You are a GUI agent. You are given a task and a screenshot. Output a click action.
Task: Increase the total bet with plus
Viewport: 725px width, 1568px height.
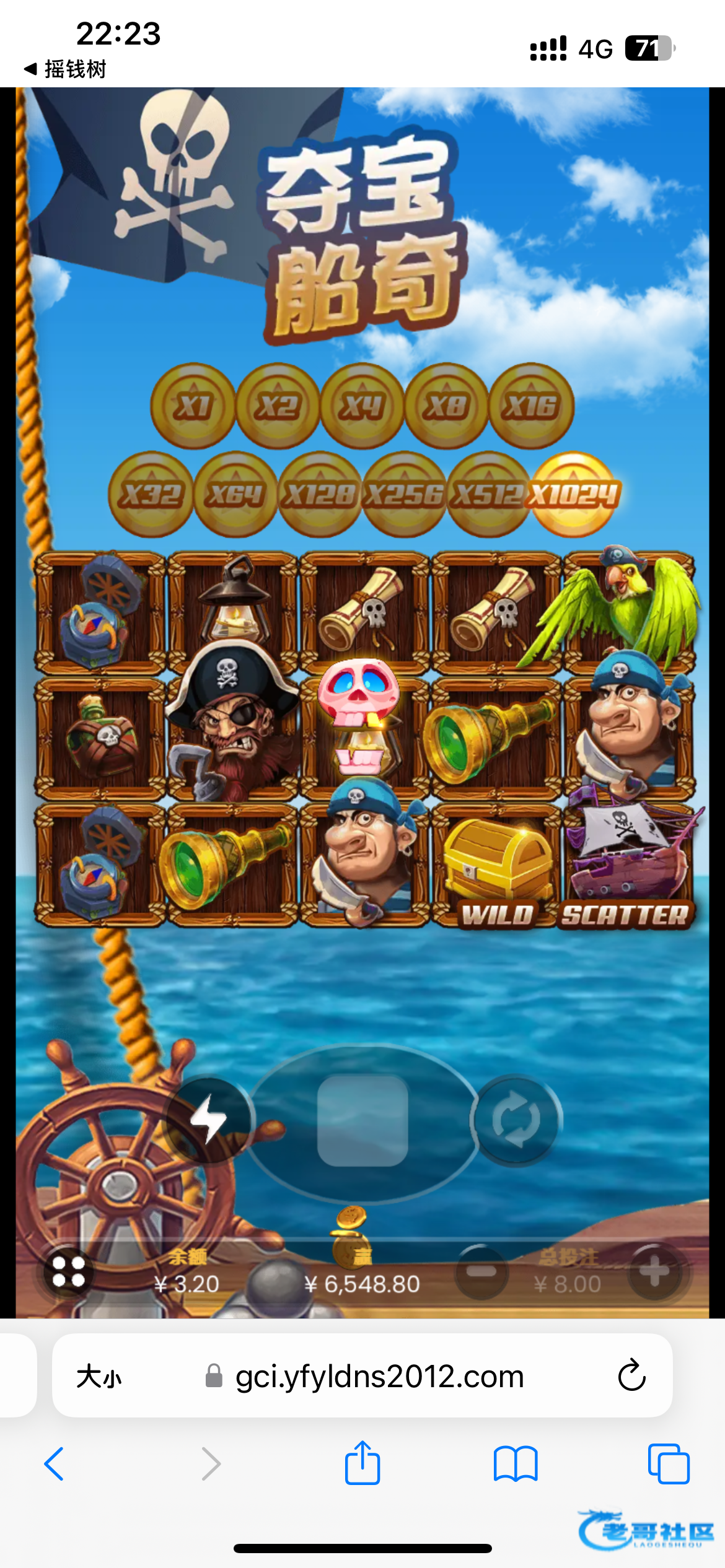(x=655, y=1272)
